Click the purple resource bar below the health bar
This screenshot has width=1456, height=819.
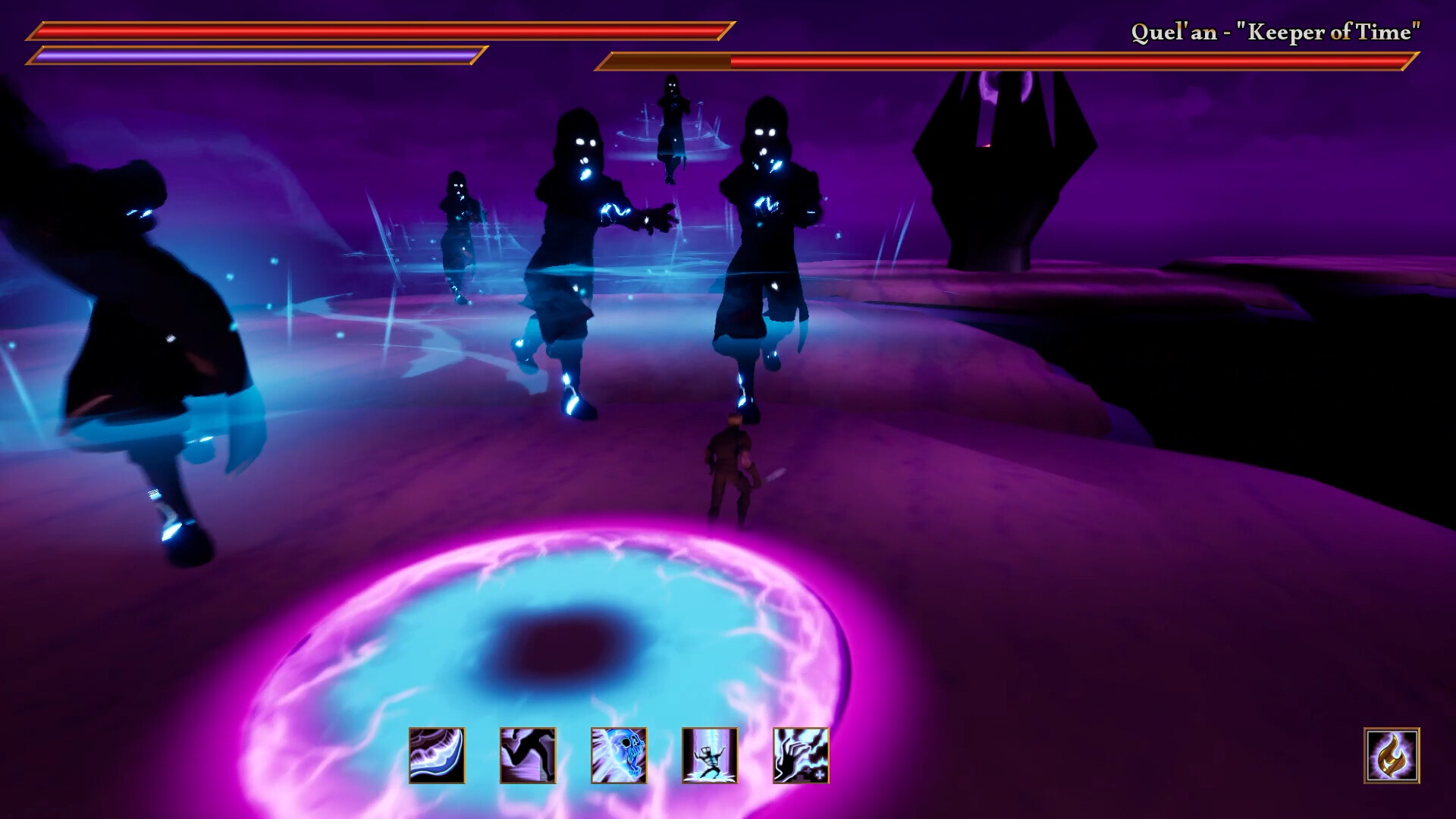[x=258, y=55]
